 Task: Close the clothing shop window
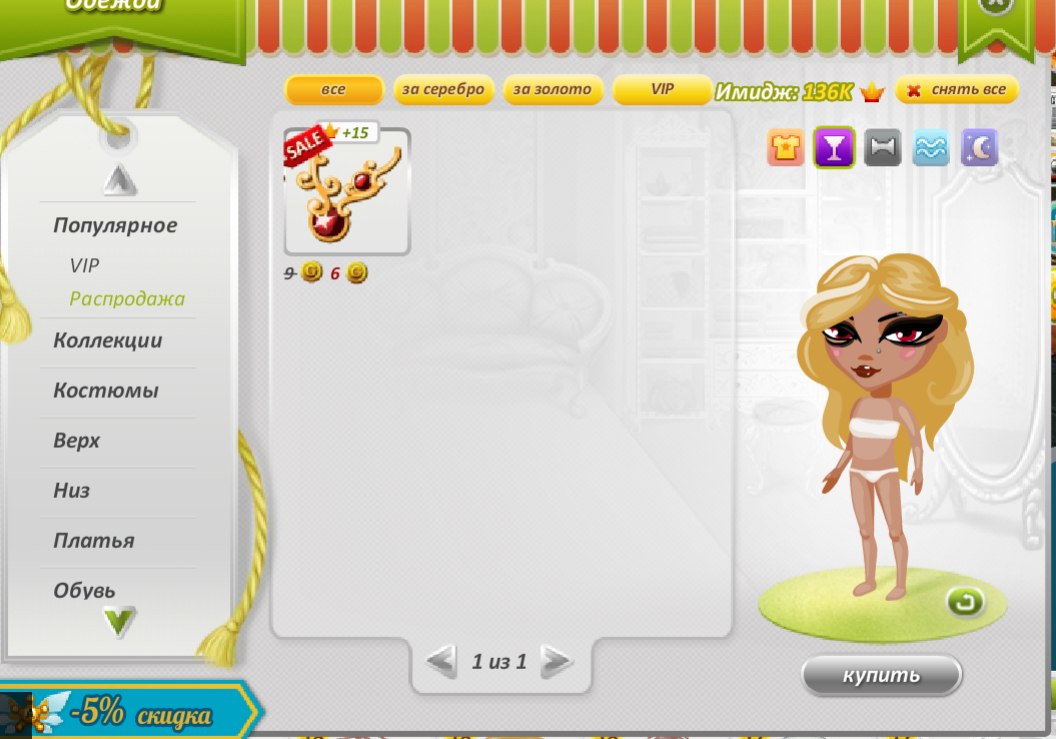tap(994, 5)
